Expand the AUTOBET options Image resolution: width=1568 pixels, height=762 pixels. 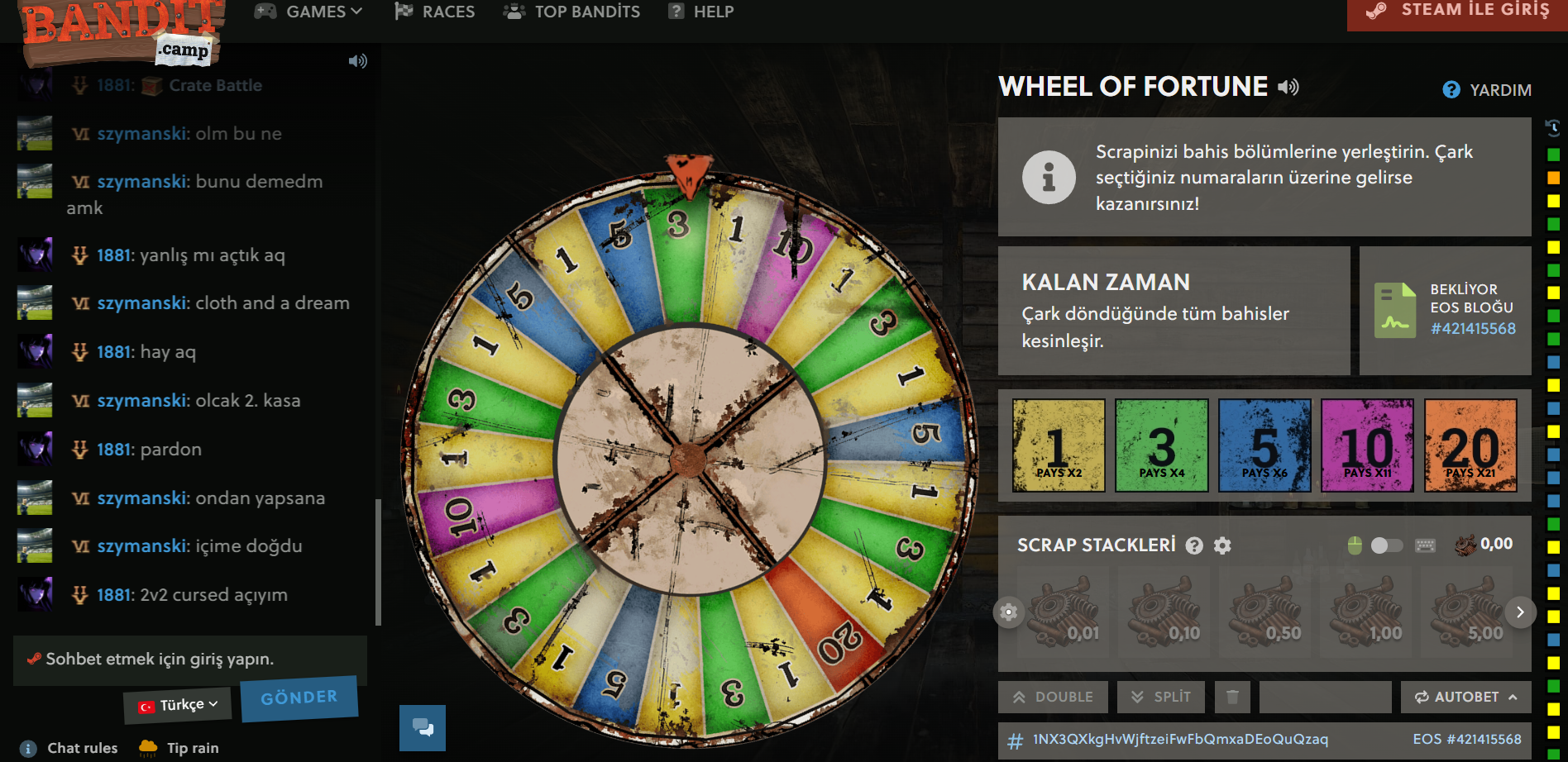(x=1465, y=697)
